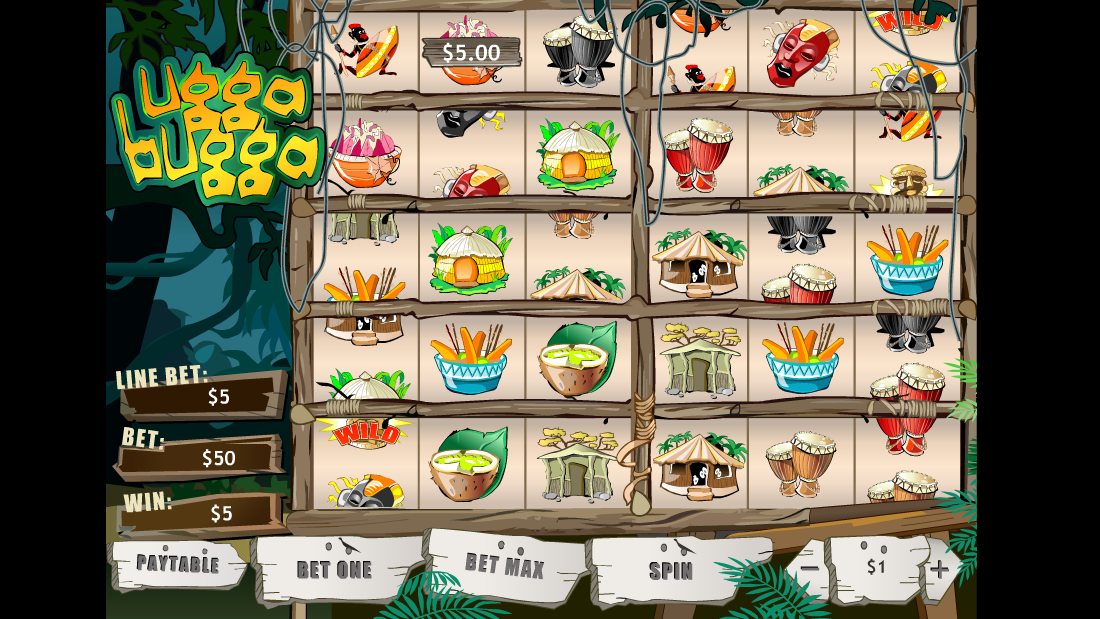Image resolution: width=1100 pixels, height=619 pixels.
Task: Increase coin value with plus button
Action: coord(939,569)
